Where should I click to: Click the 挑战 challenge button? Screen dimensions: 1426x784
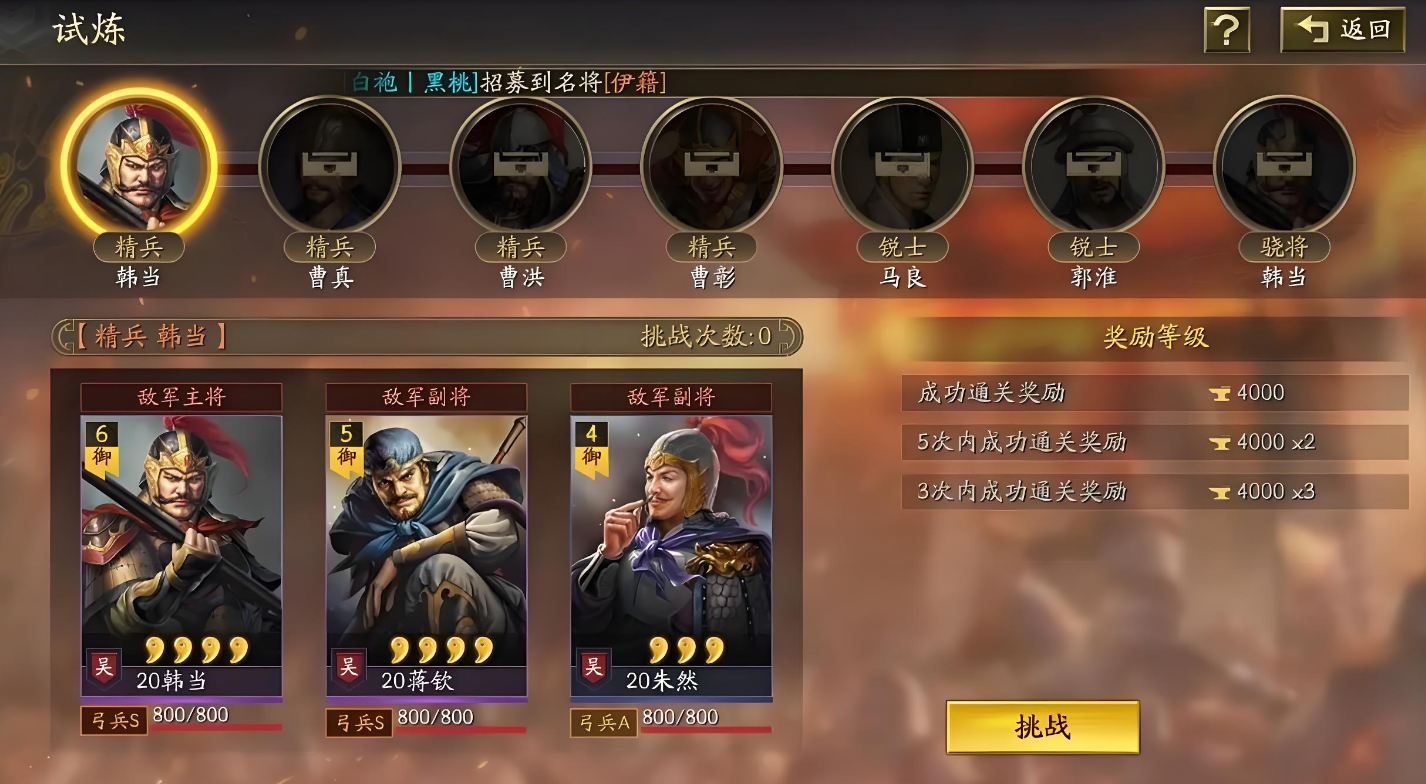coord(1042,727)
